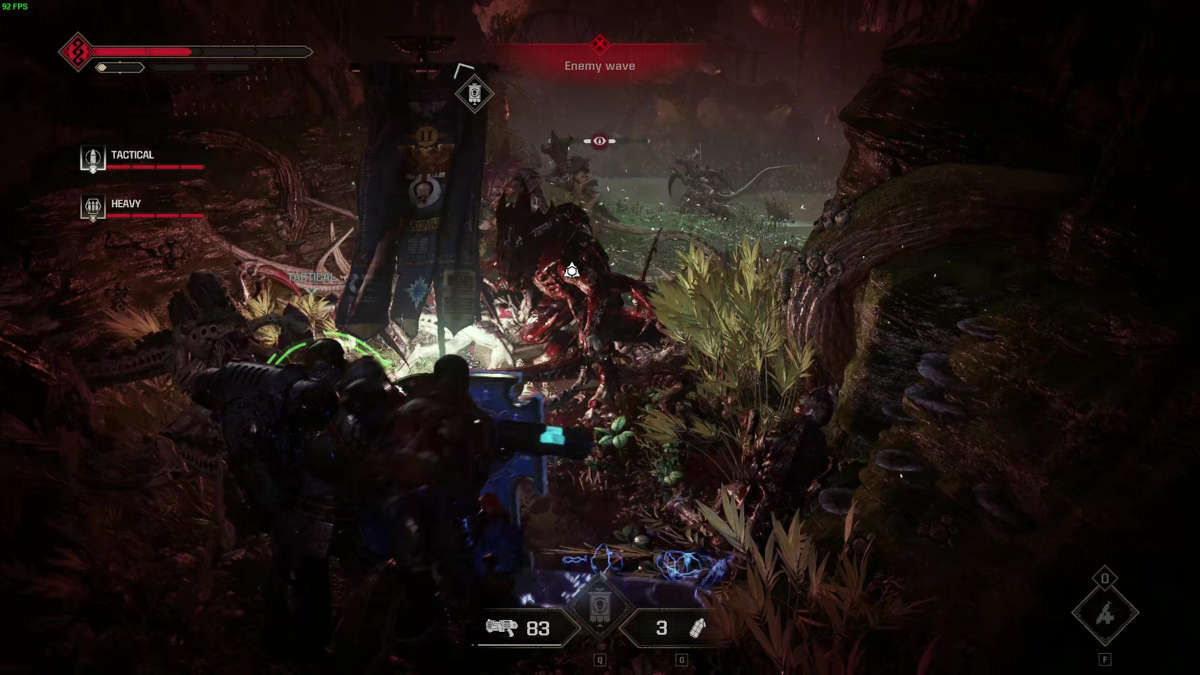Image resolution: width=1200 pixels, height=675 pixels.
Task: Click the player class emblem beside health bar
Action: tap(77, 51)
